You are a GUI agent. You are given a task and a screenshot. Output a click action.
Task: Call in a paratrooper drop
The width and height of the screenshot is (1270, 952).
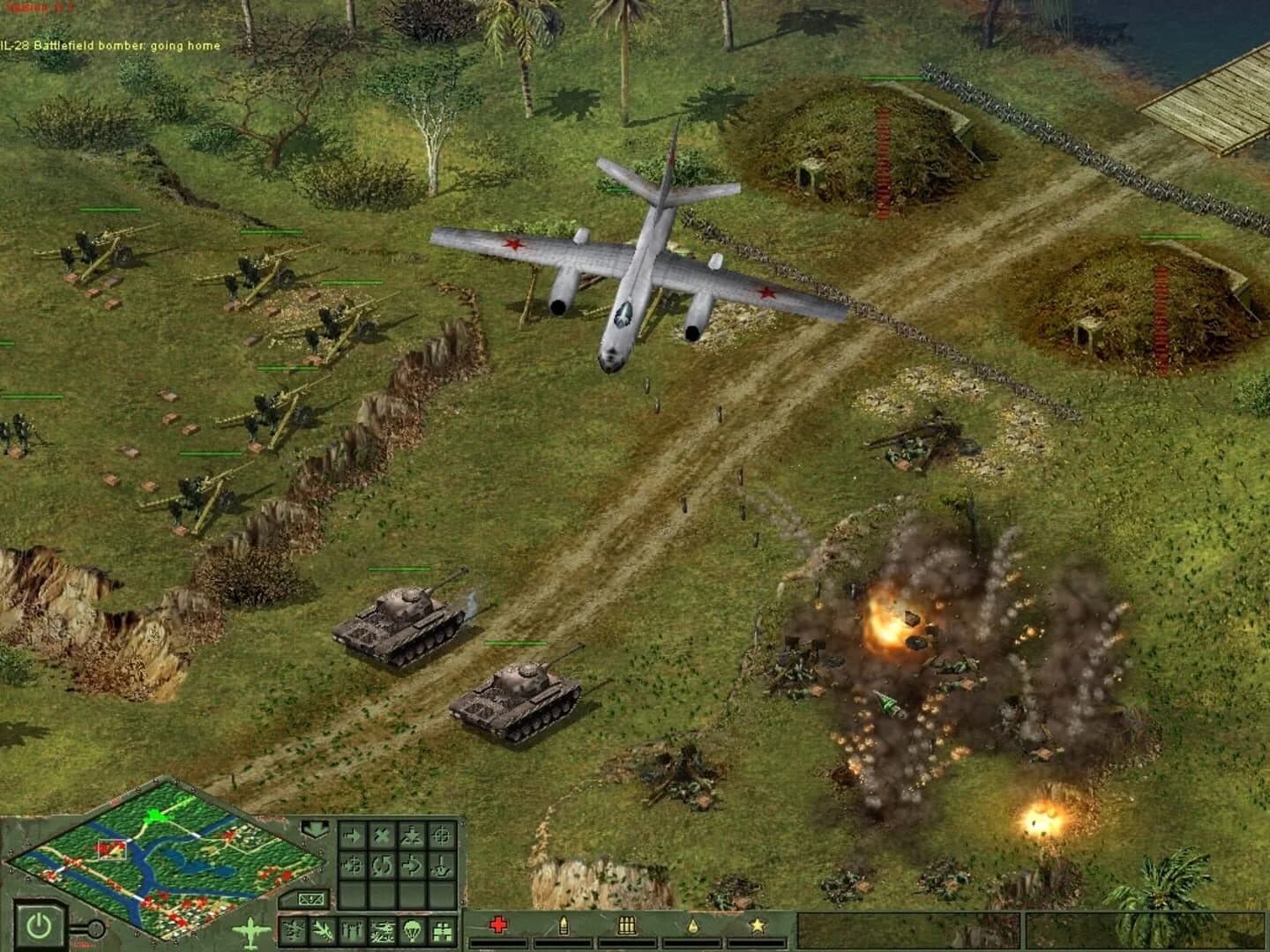pos(412,931)
